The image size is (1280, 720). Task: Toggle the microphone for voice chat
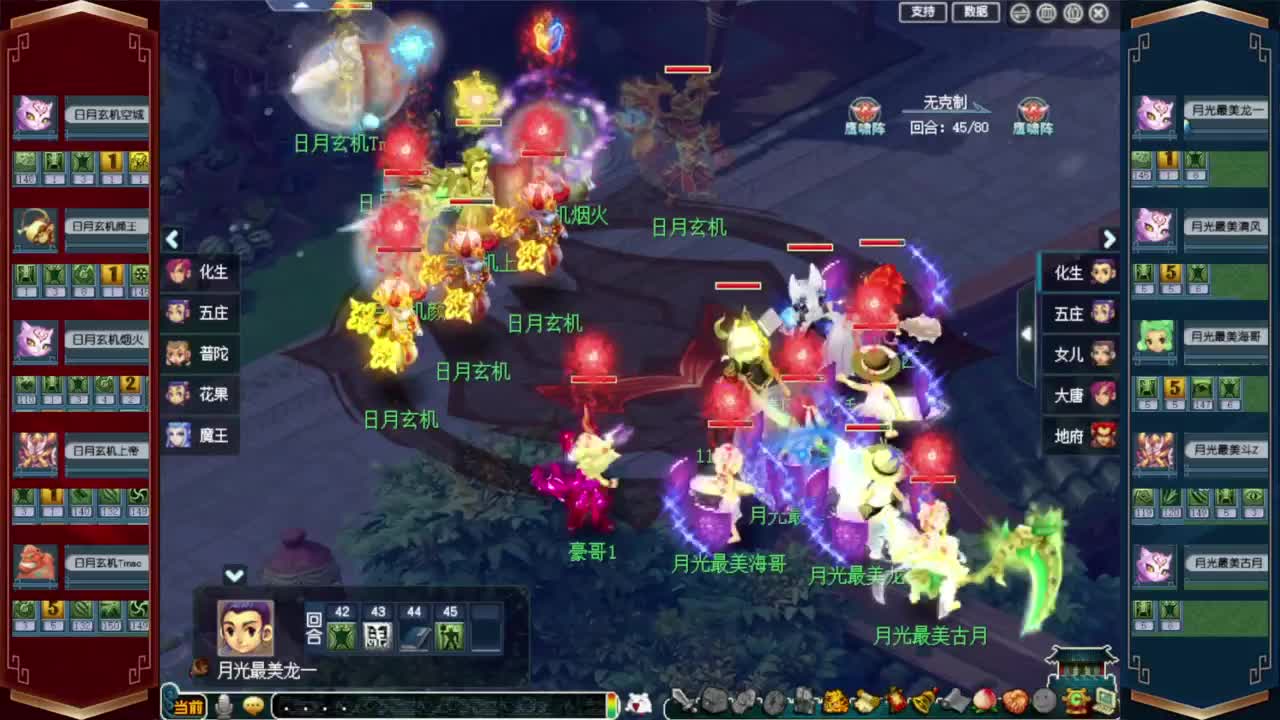[223, 705]
